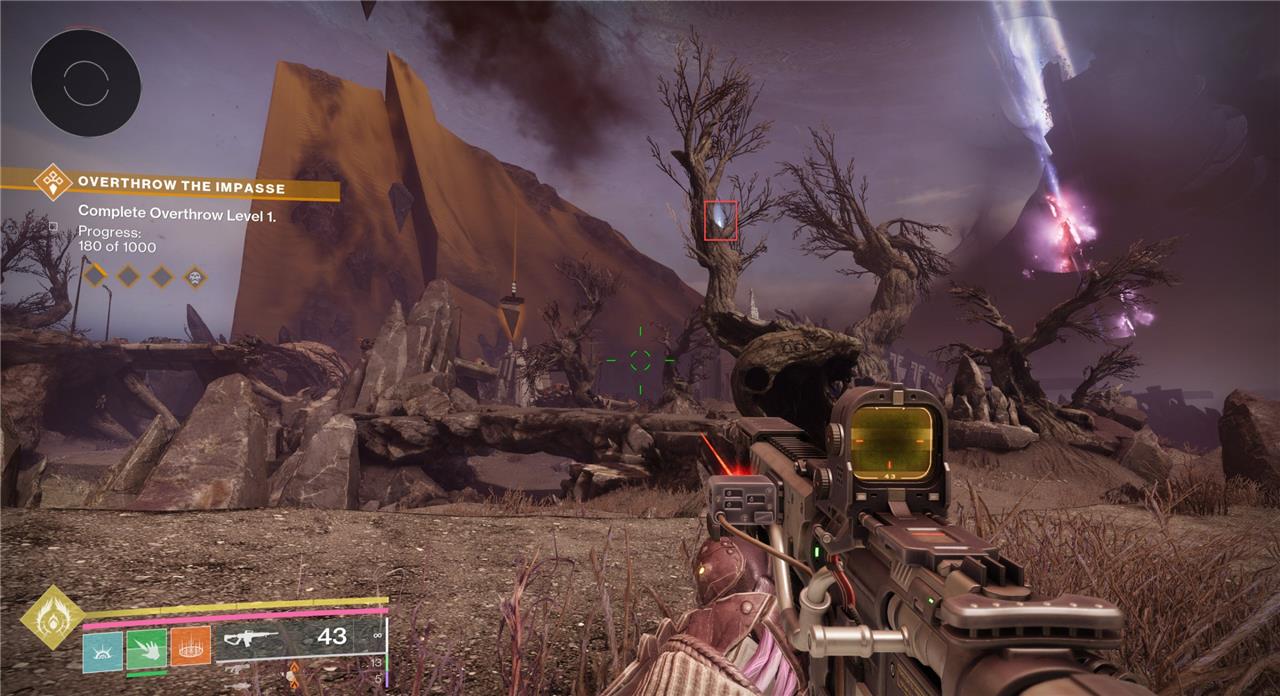Activate the golden Super ability diamond
This screenshot has width=1280, height=696.
[51, 617]
